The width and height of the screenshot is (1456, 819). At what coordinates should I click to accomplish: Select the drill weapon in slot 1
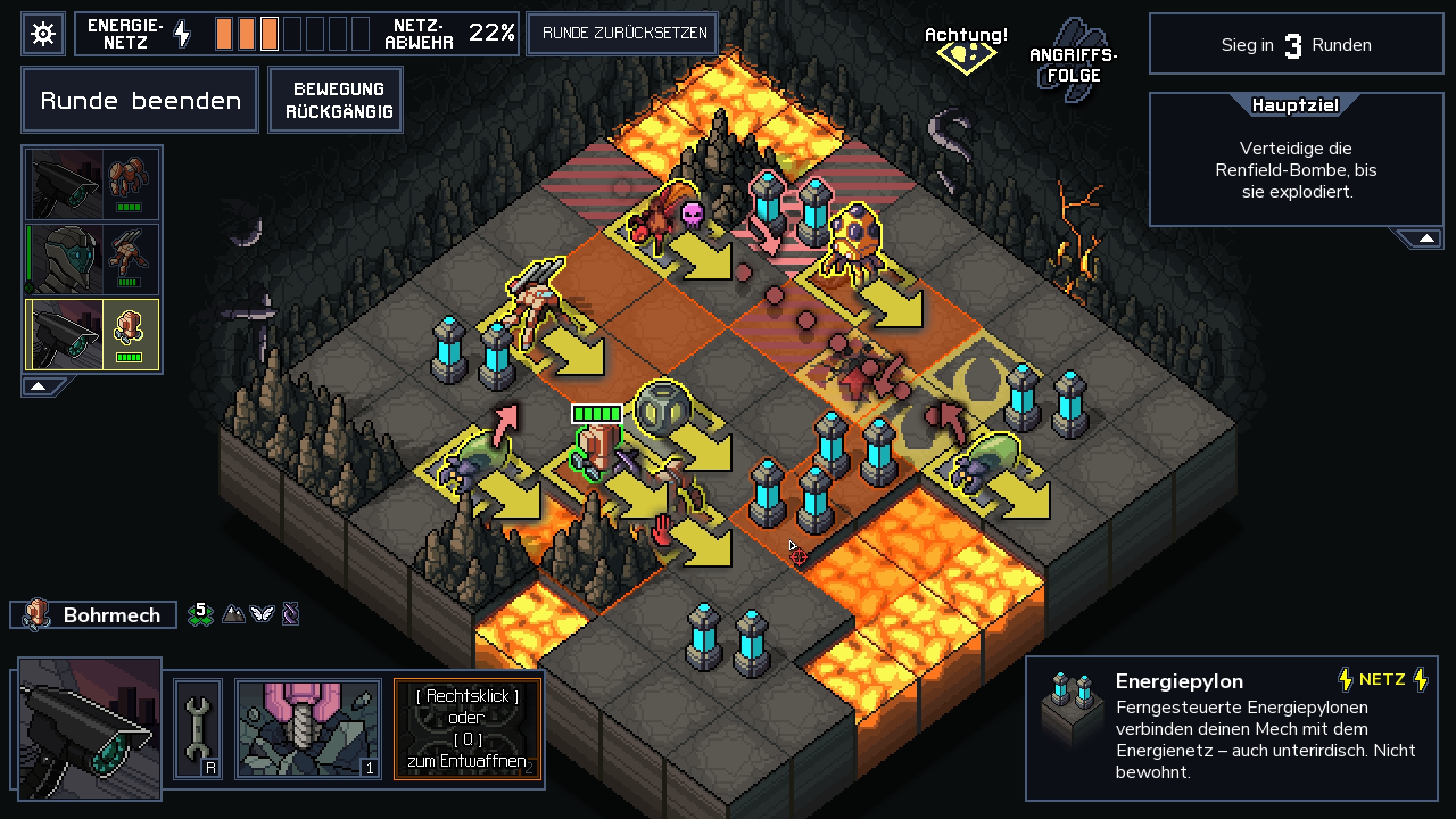(310, 729)
